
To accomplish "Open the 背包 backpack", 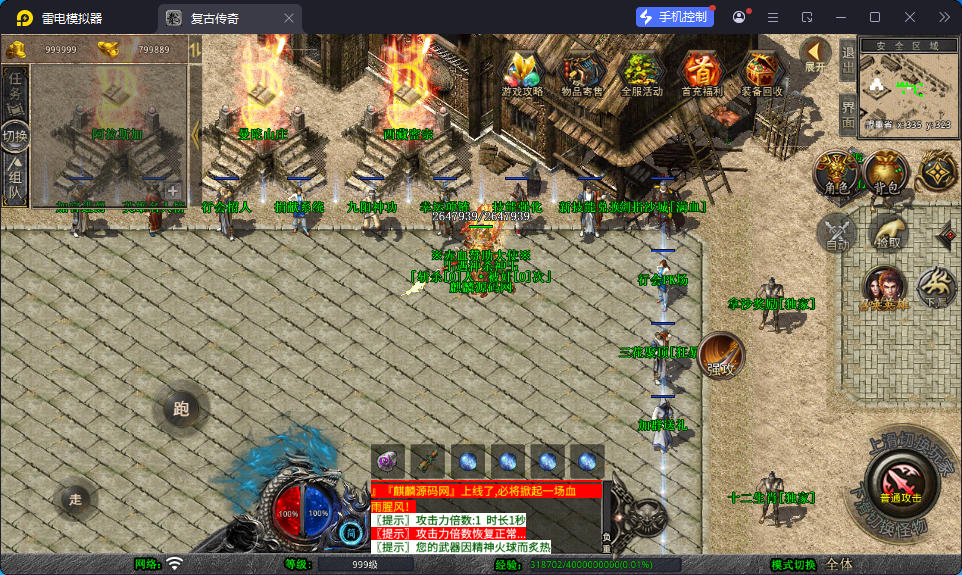I will click(885, 174).
